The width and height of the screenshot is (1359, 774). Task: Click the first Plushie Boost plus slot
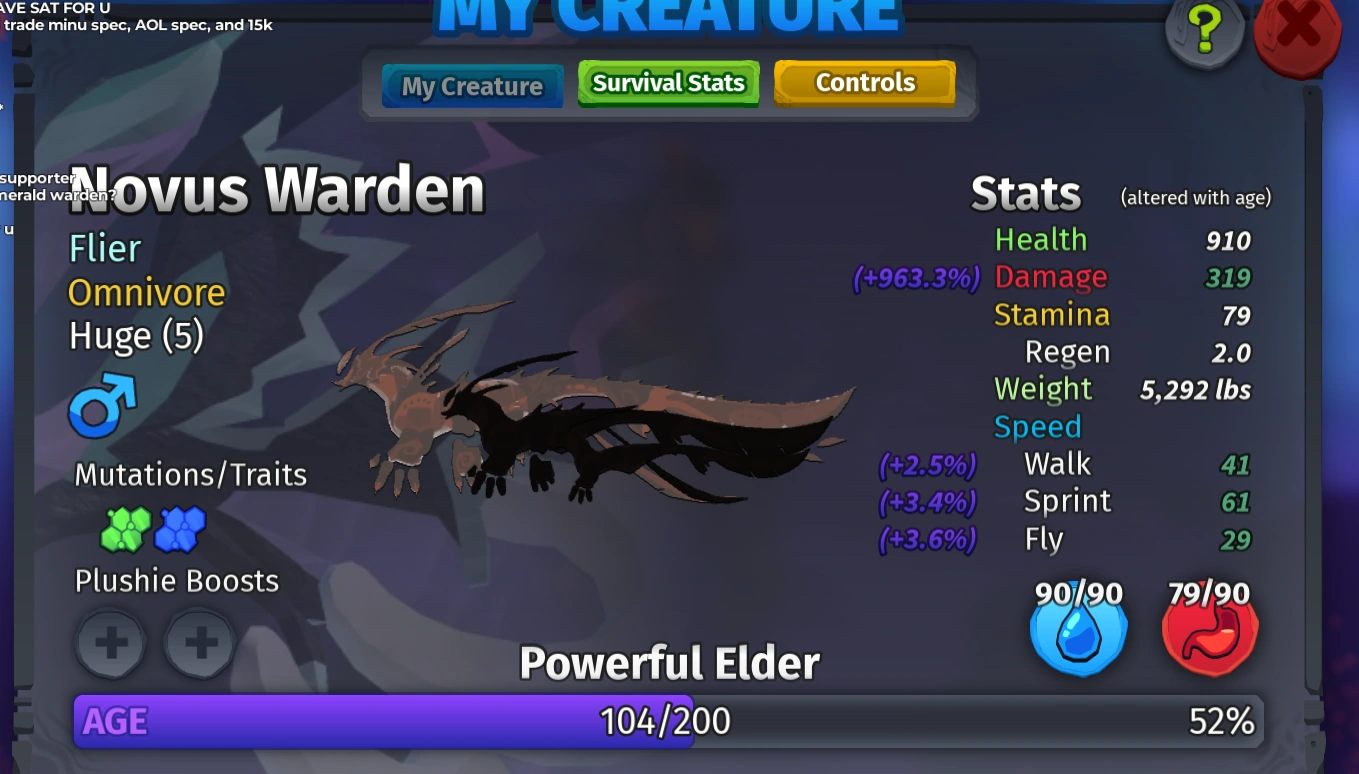tap(110, 644)
